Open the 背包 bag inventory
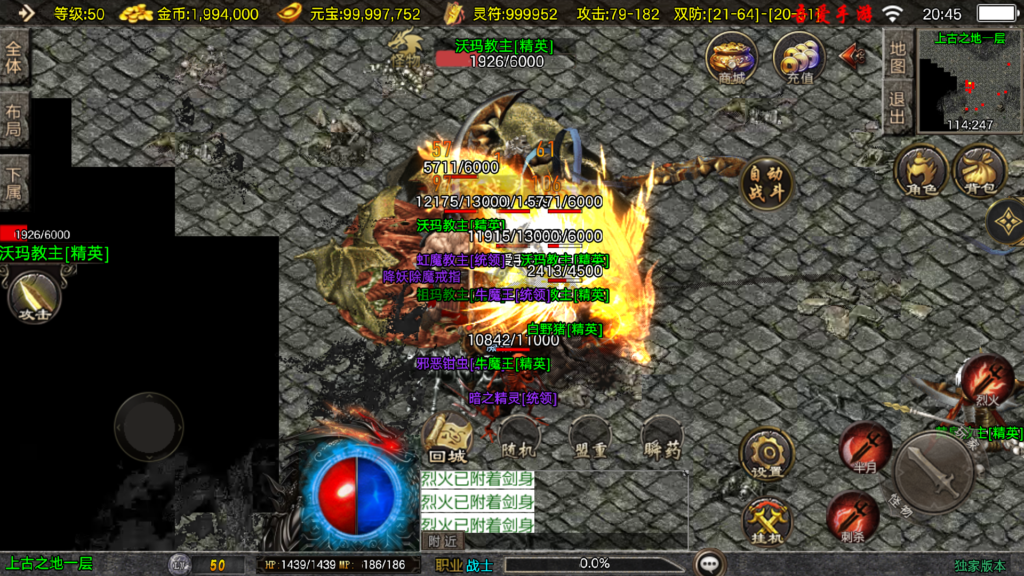 pos(980,169)
